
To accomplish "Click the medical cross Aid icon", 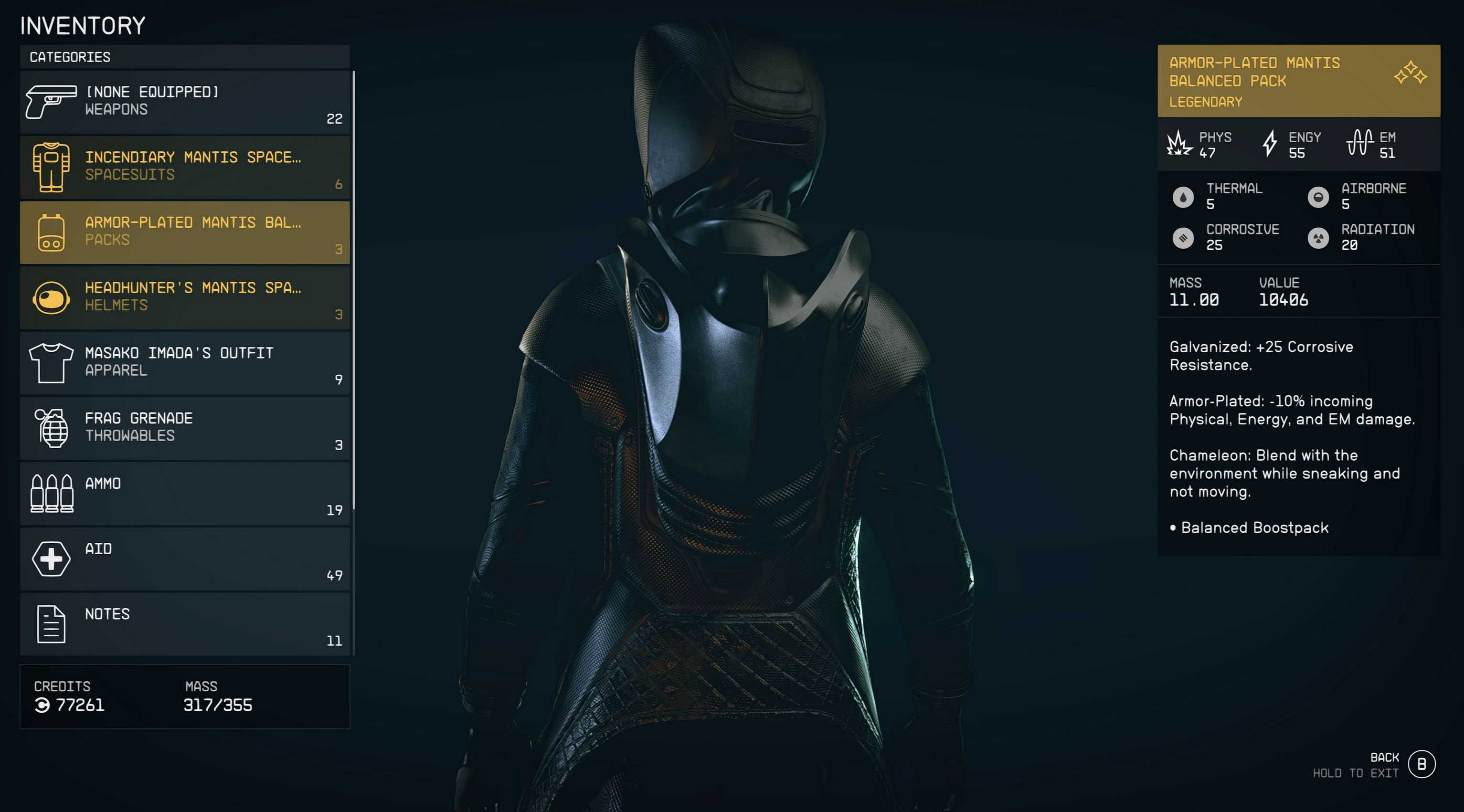I will click(51, 559).
